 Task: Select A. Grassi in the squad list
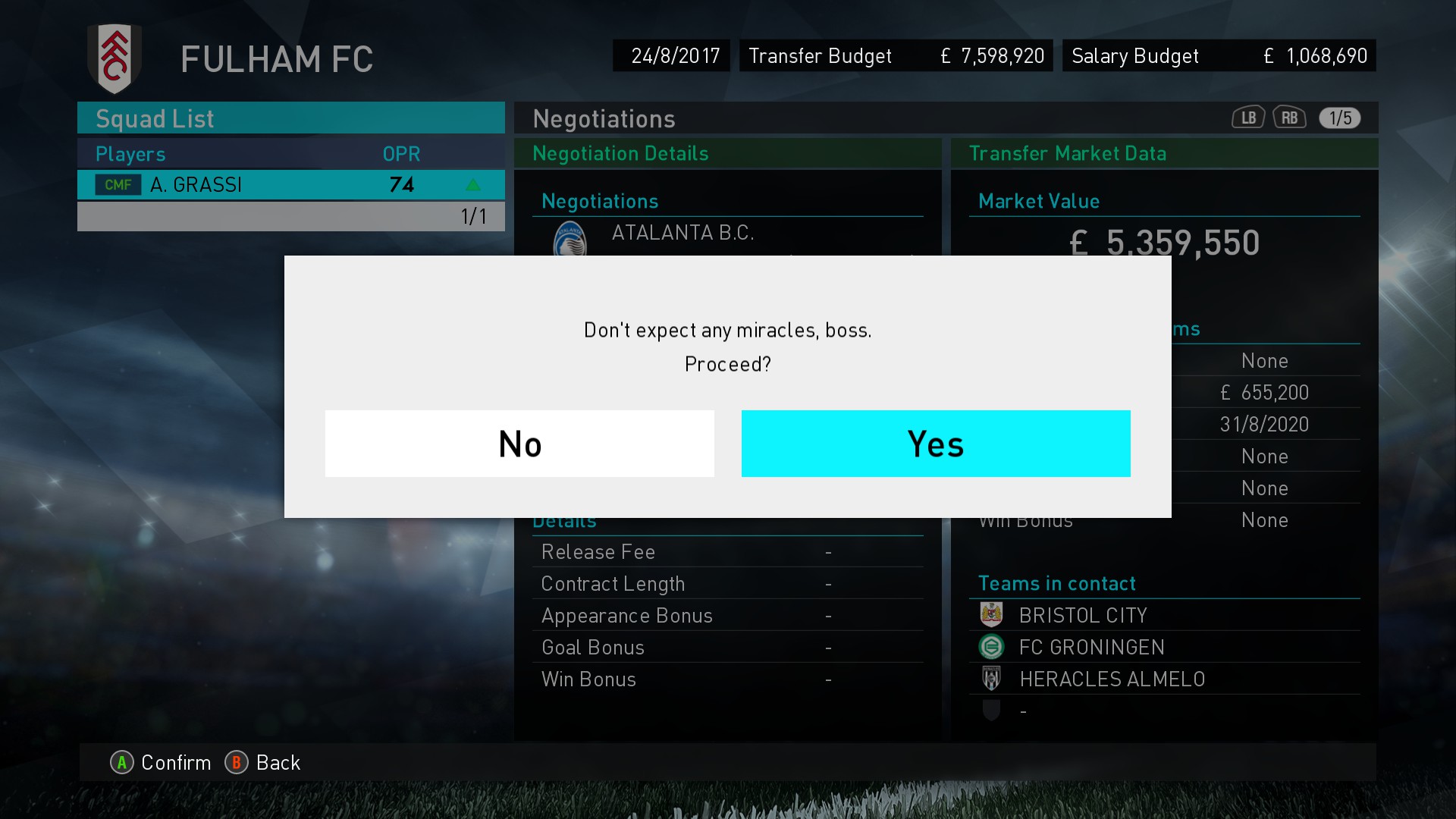tap(290, 185)
